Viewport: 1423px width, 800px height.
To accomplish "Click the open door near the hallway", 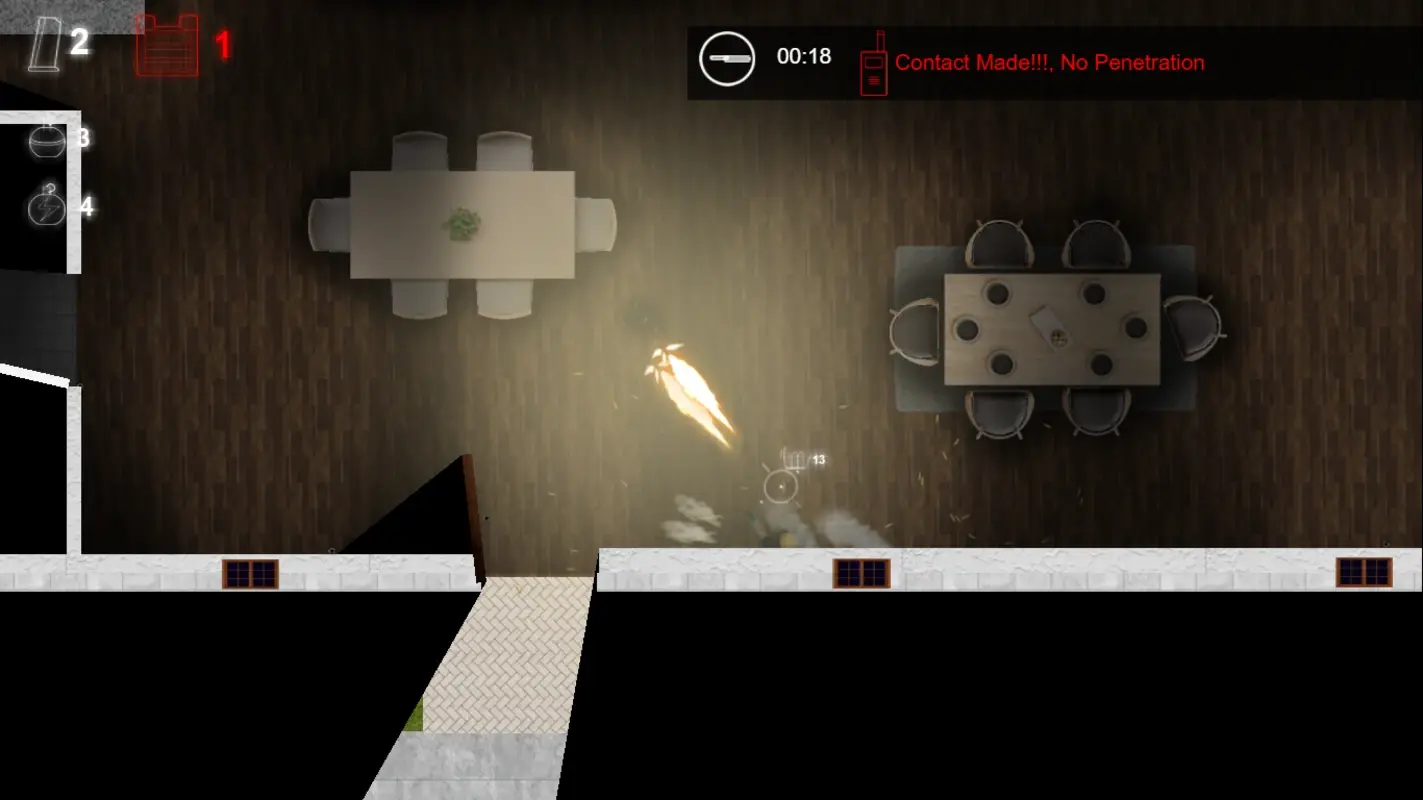I will point(470,510).
